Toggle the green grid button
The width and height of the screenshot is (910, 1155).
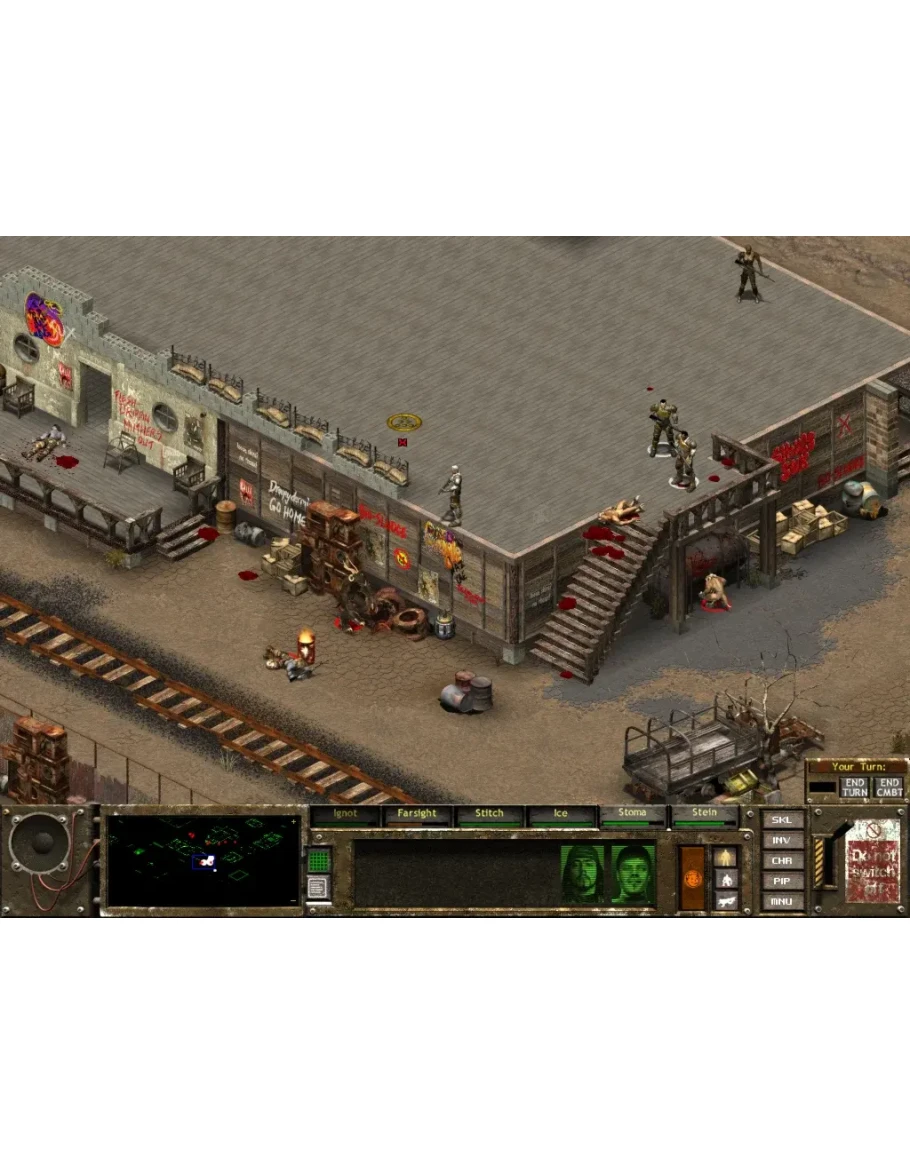318,859
